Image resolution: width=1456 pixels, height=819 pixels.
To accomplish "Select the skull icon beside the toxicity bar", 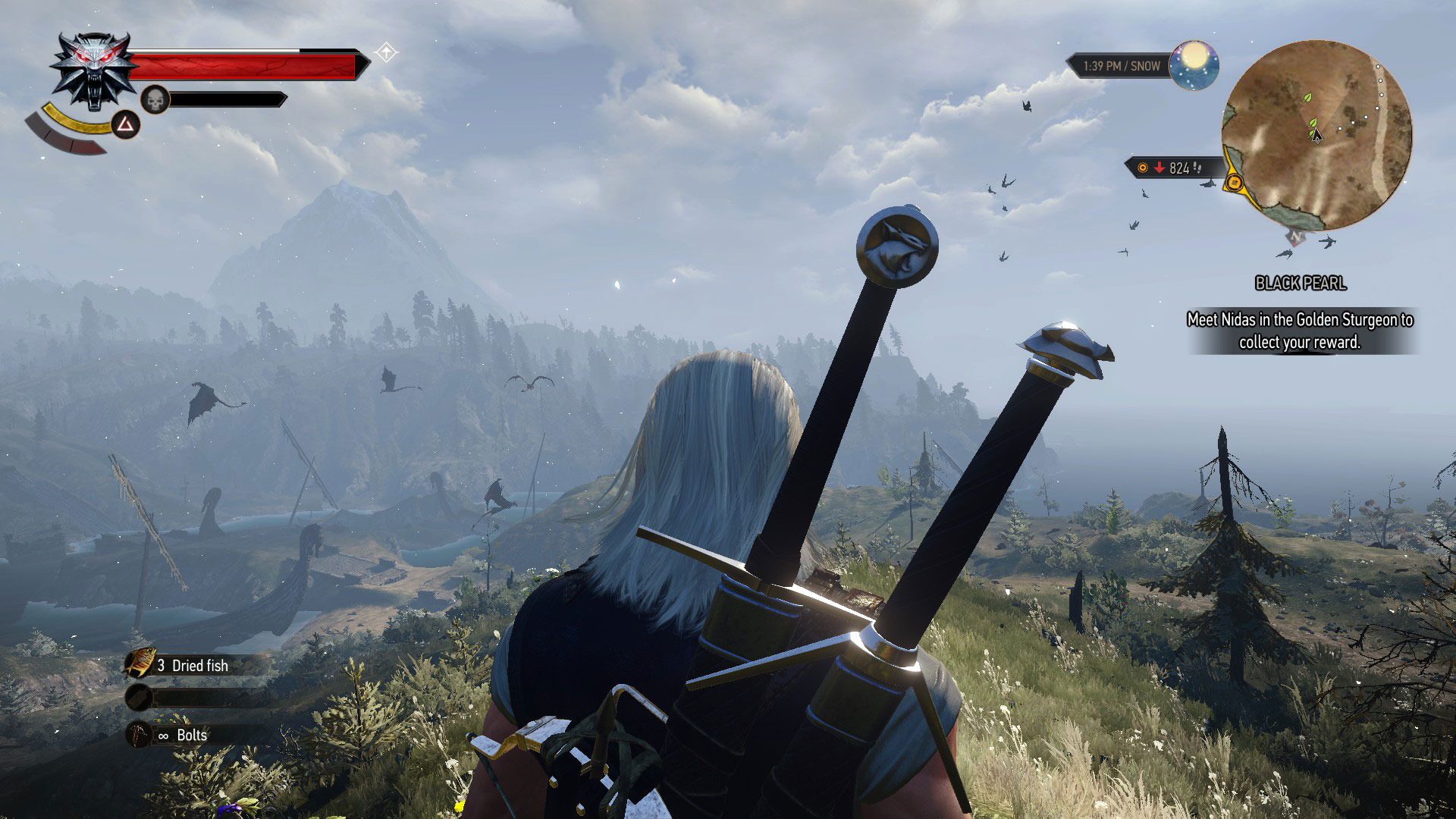I will (x=154, y=99).
